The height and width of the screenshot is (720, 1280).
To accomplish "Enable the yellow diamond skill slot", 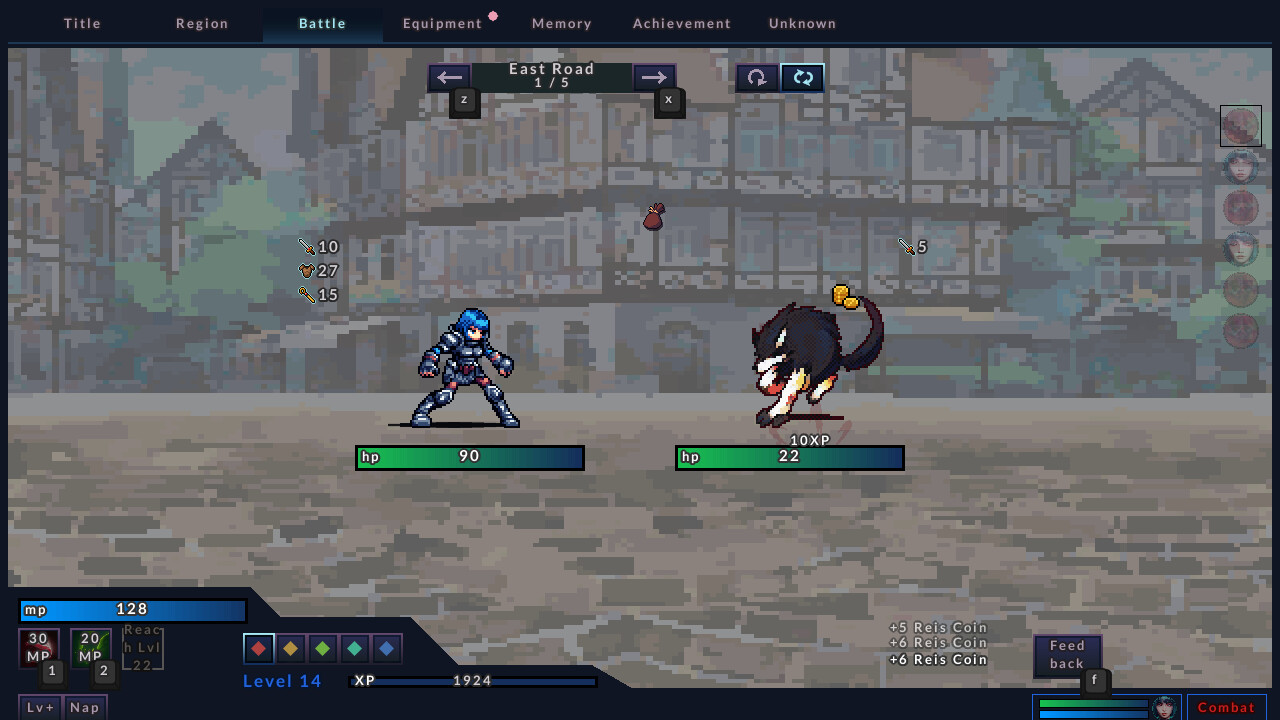I will [x=290, y=648].
